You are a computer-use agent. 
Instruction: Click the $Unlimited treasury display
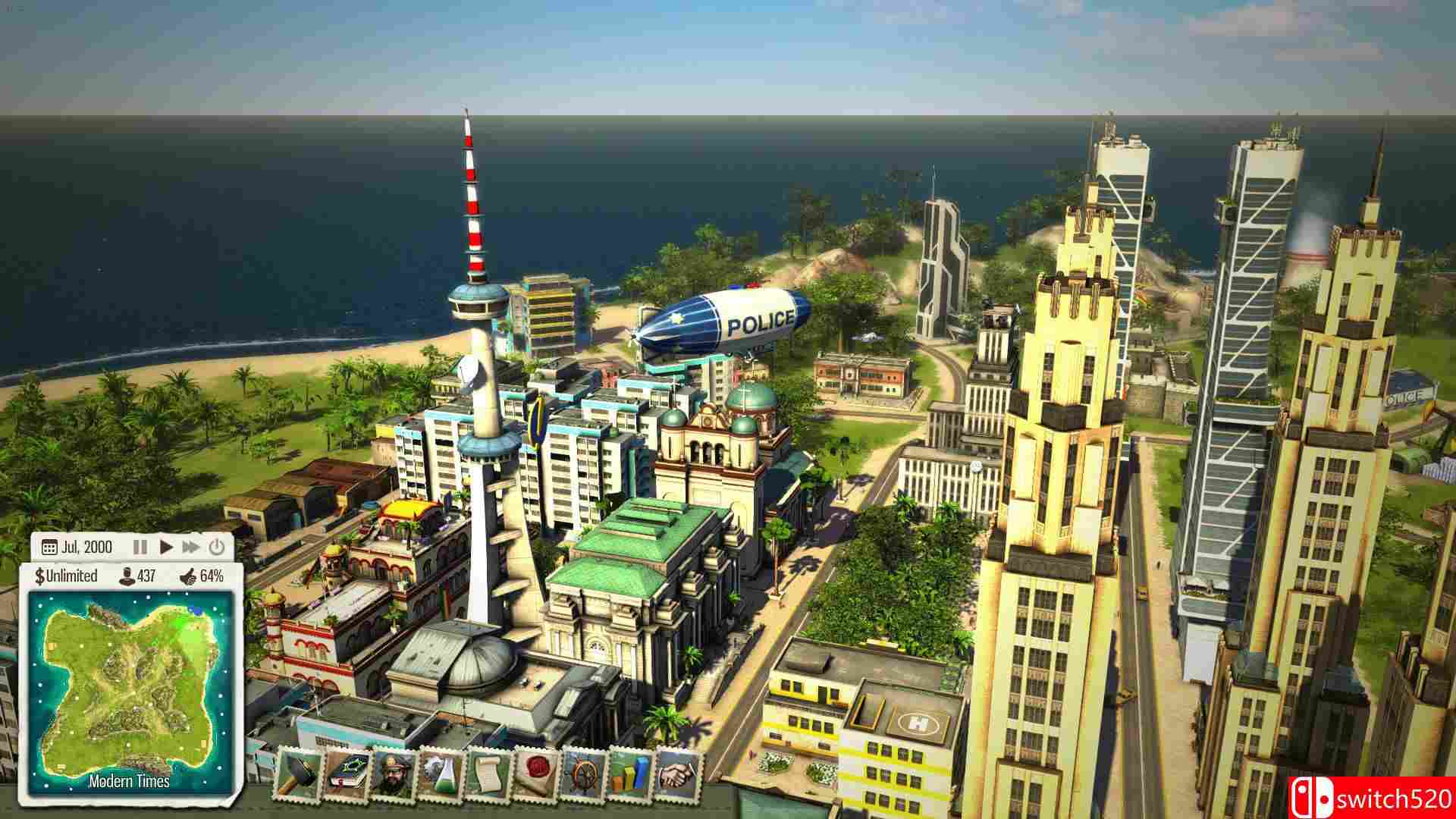coord(66,576)
